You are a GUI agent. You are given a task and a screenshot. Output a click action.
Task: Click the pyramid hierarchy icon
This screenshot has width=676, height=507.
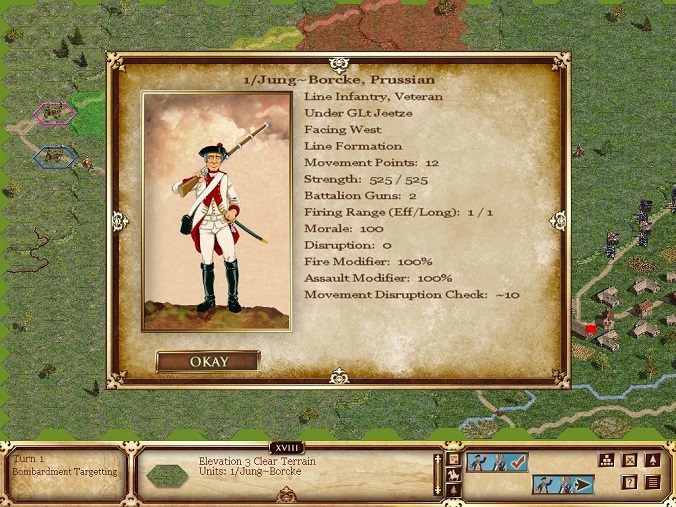[x=606, y=461]
